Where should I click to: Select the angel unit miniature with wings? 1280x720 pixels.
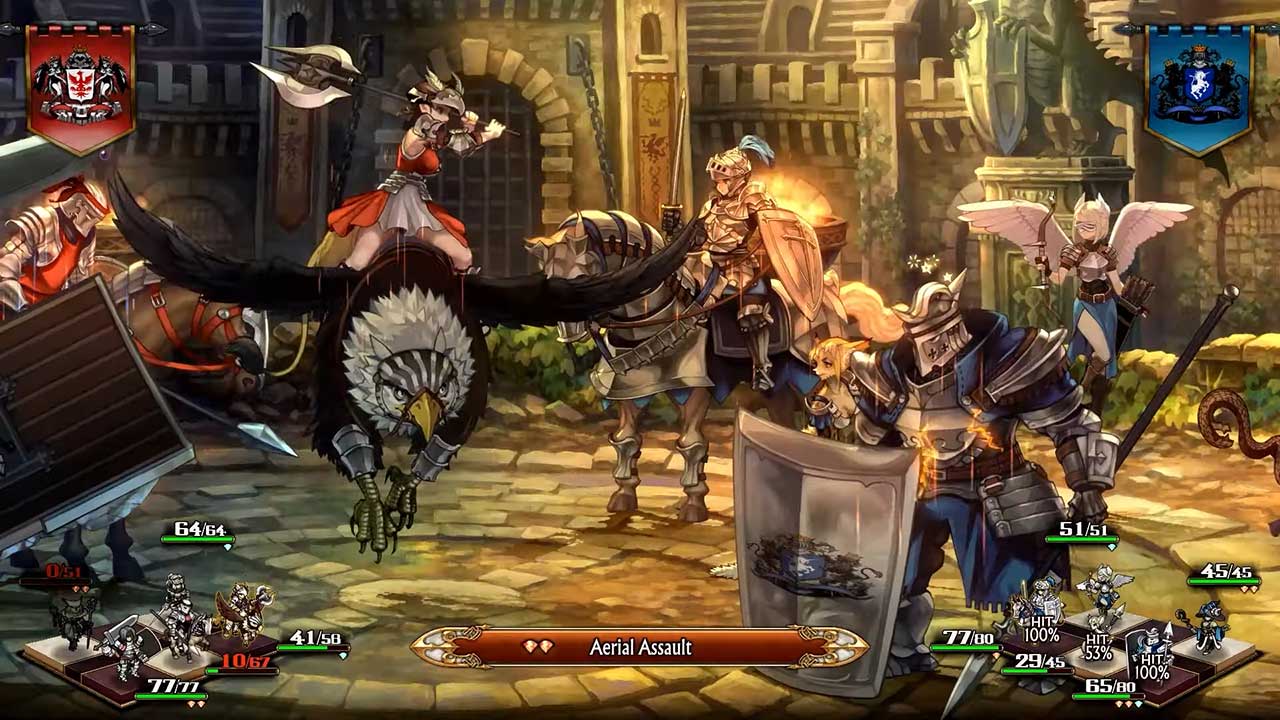(1104, 590)
